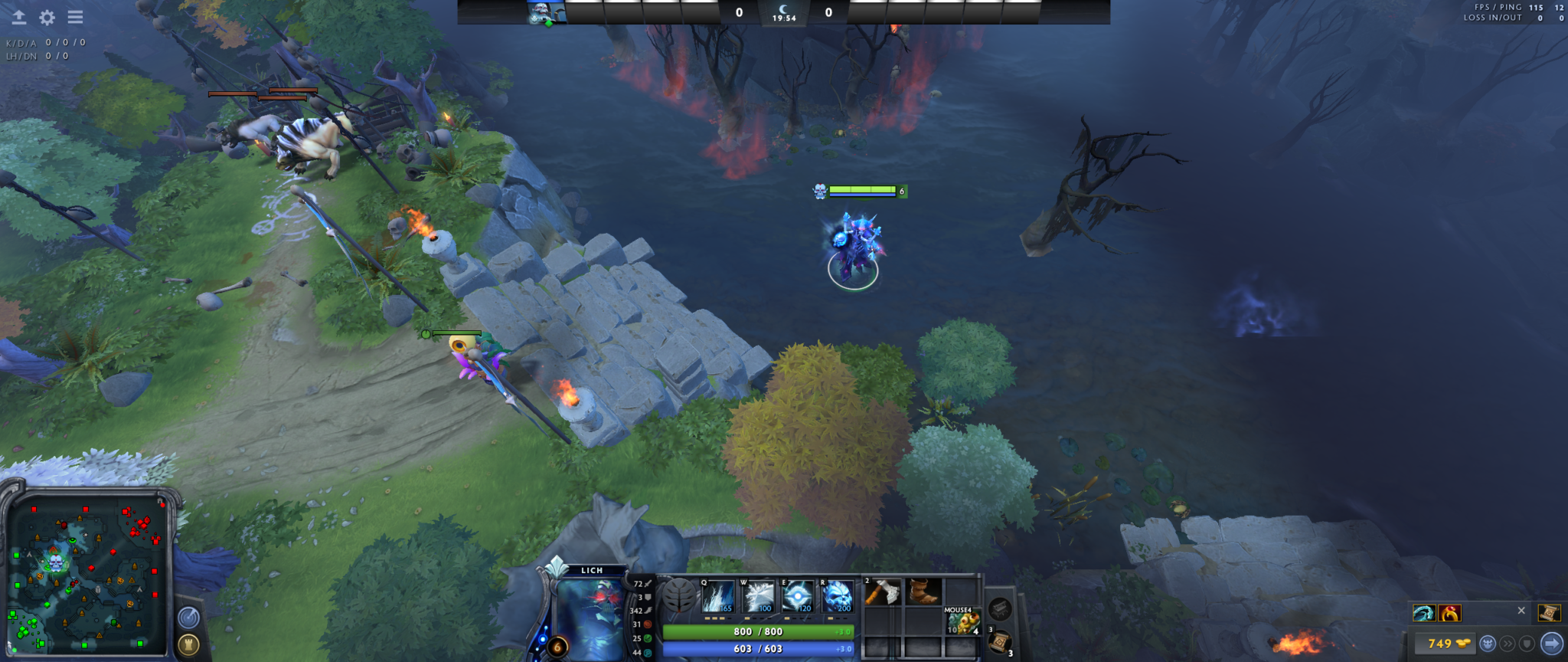Open the main menu via the hamburger icon
Viewport: 1568px width, 662px height.
click(x=75, y=17)
